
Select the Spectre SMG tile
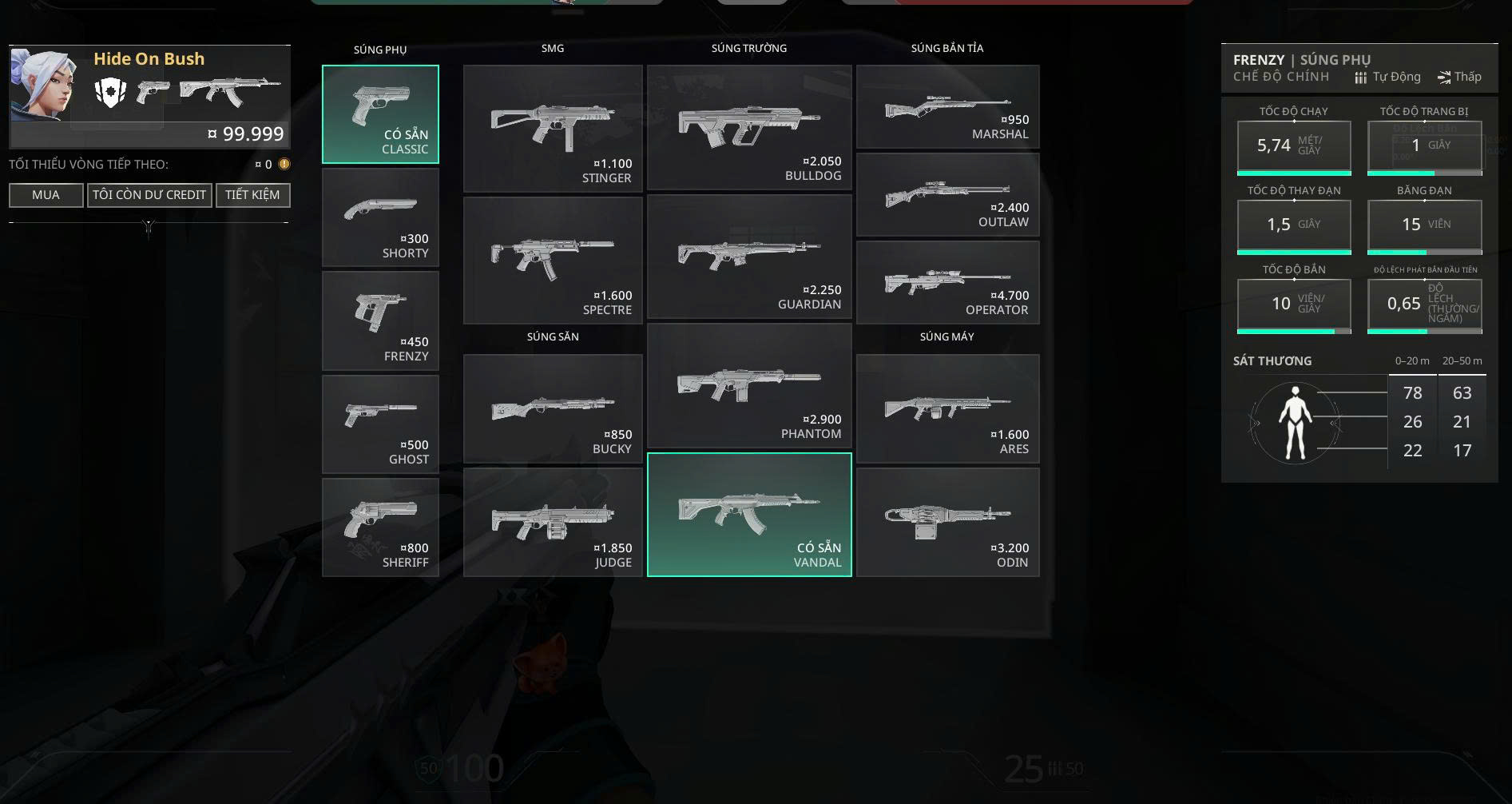[553, 261]
